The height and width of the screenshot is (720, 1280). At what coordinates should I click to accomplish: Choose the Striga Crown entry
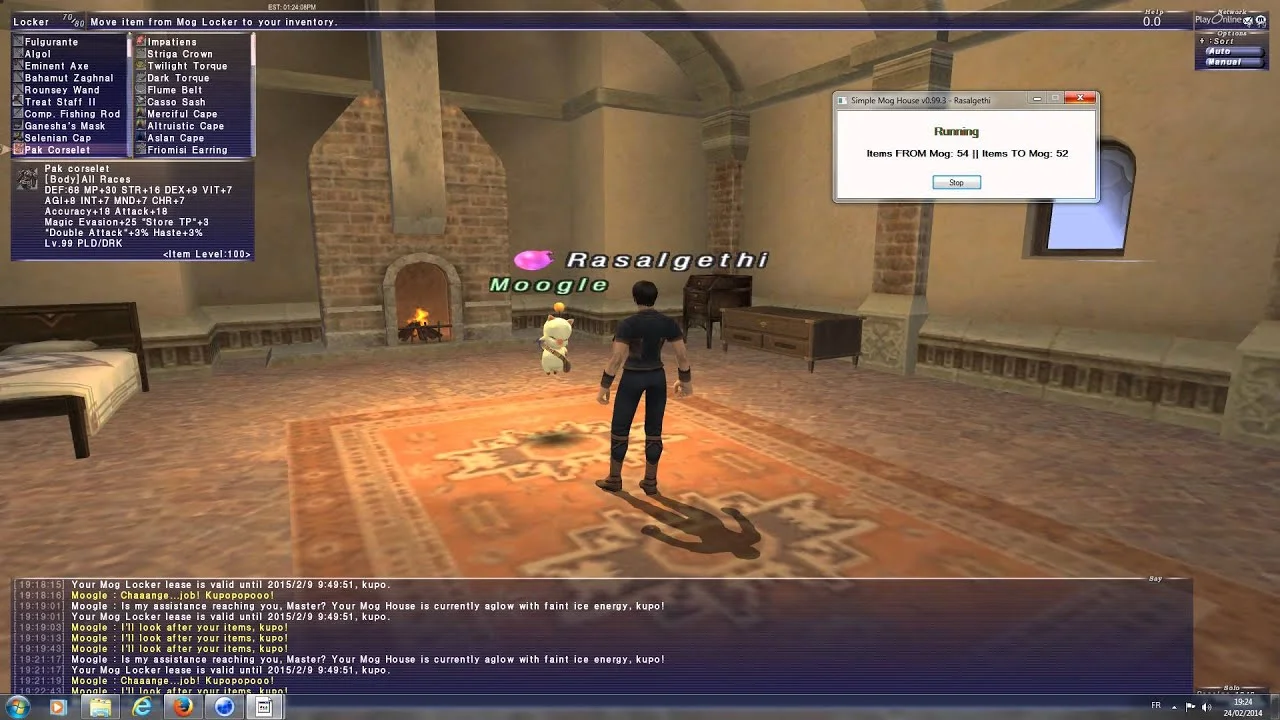(179, 54)
